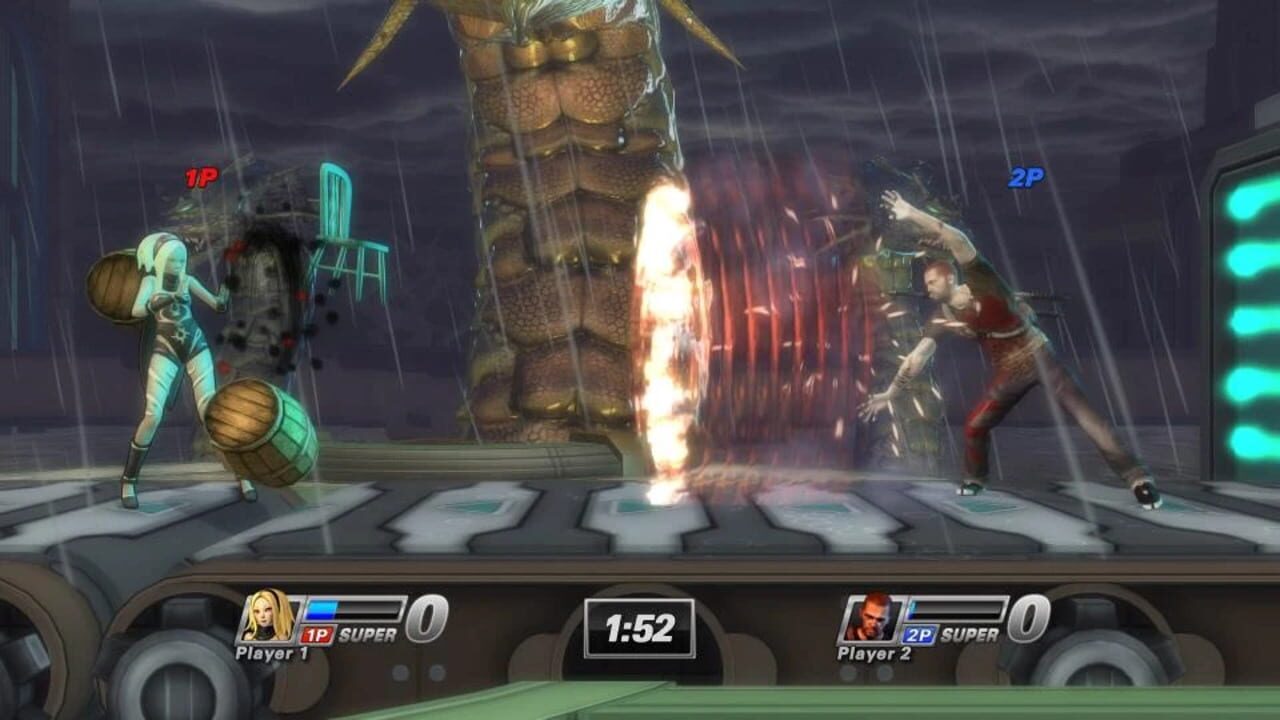The image size is (1280, 720).
Task: Toggle Player 1's blue super meter segment
Action: click(320, 608)
